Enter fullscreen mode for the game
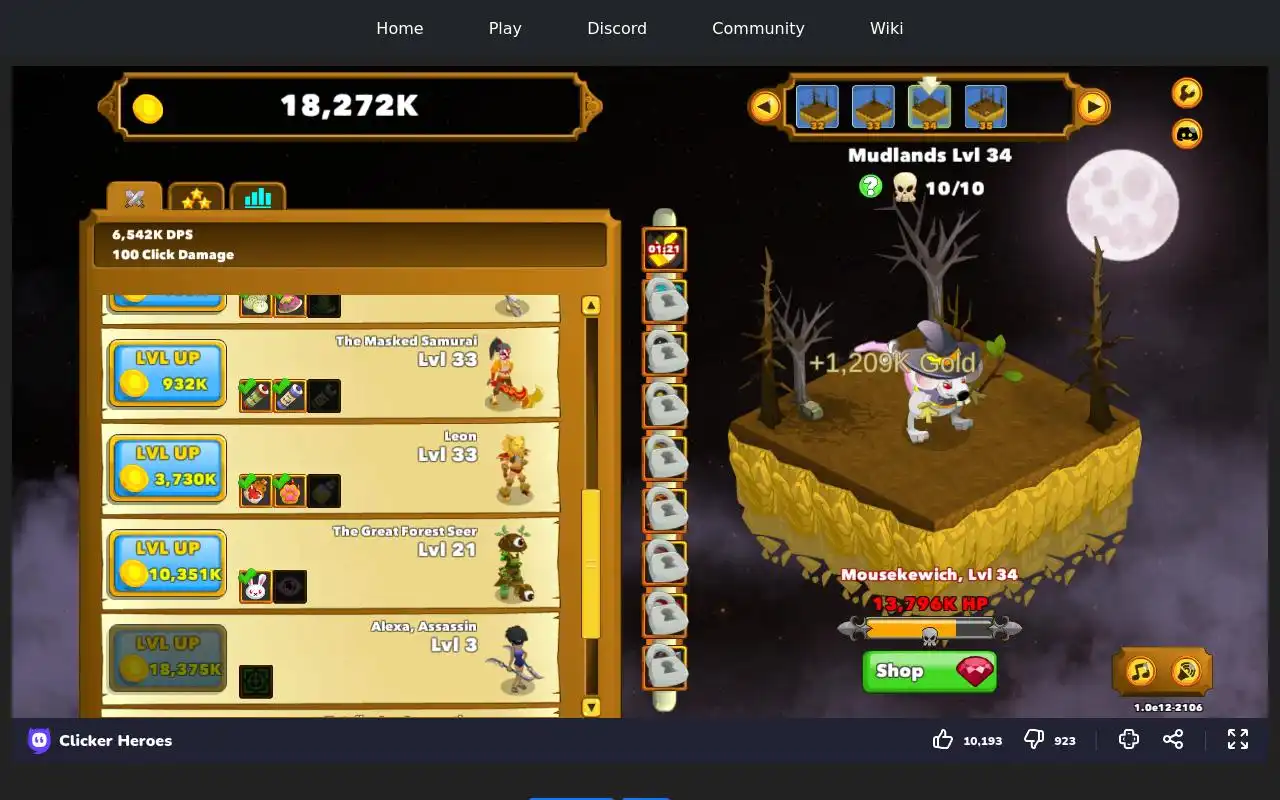The height and width of the screenshot is (800, 1280). [x=1238, y=739]
